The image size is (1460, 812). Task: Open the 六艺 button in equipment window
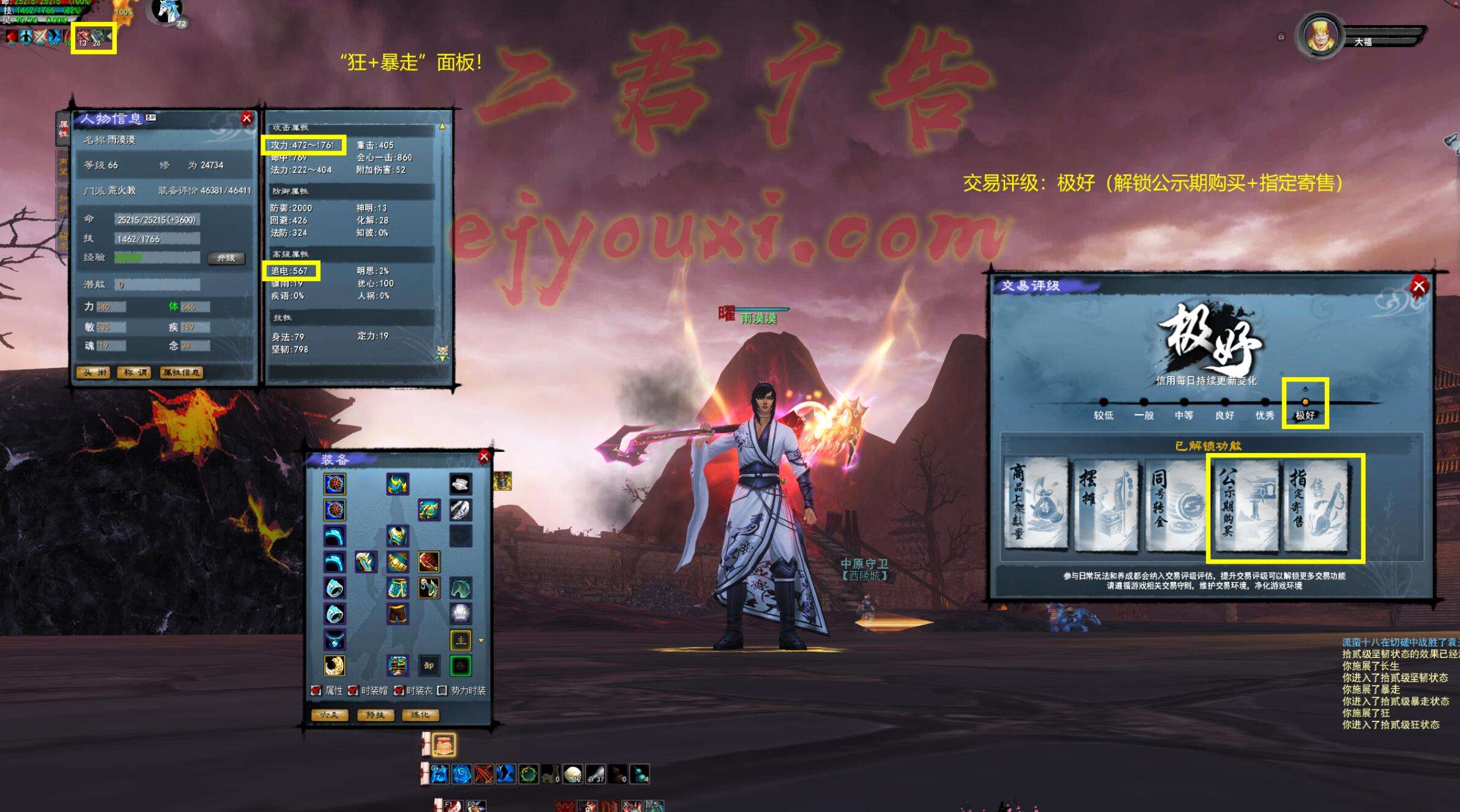(330, 715)
